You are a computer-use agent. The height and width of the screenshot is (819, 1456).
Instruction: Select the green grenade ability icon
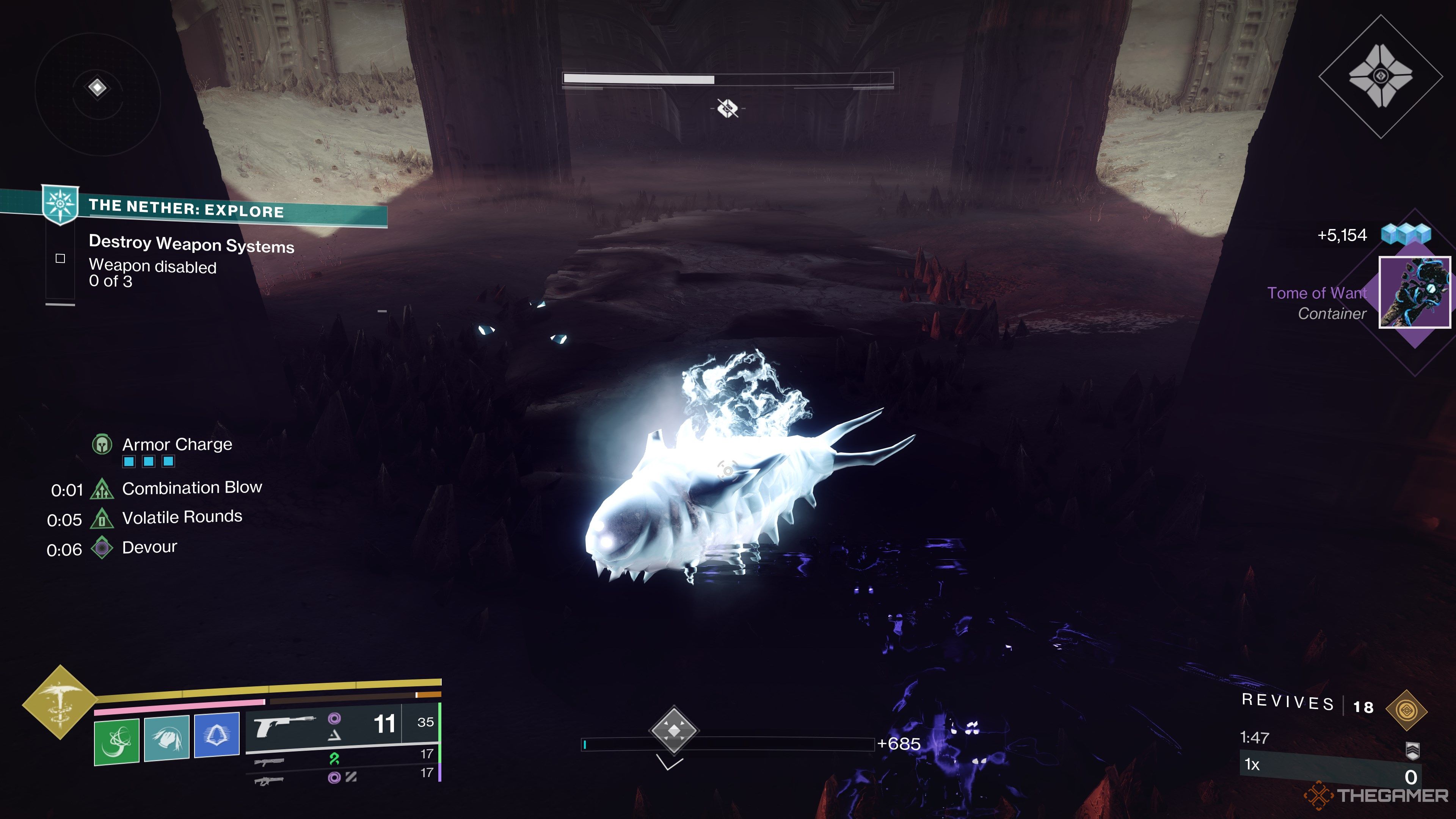tap(116, 741)
